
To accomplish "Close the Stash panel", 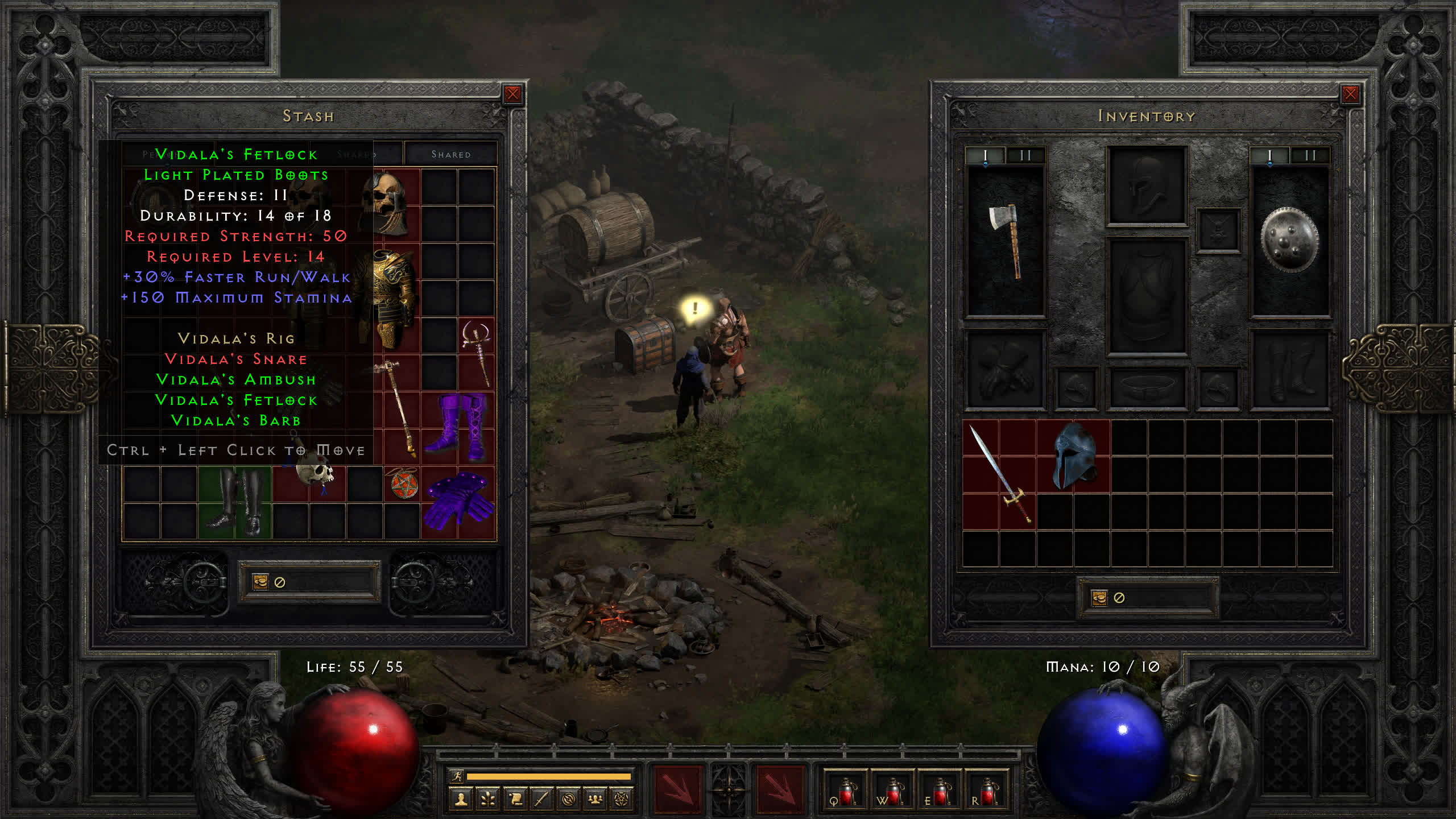I will (512, 94).
